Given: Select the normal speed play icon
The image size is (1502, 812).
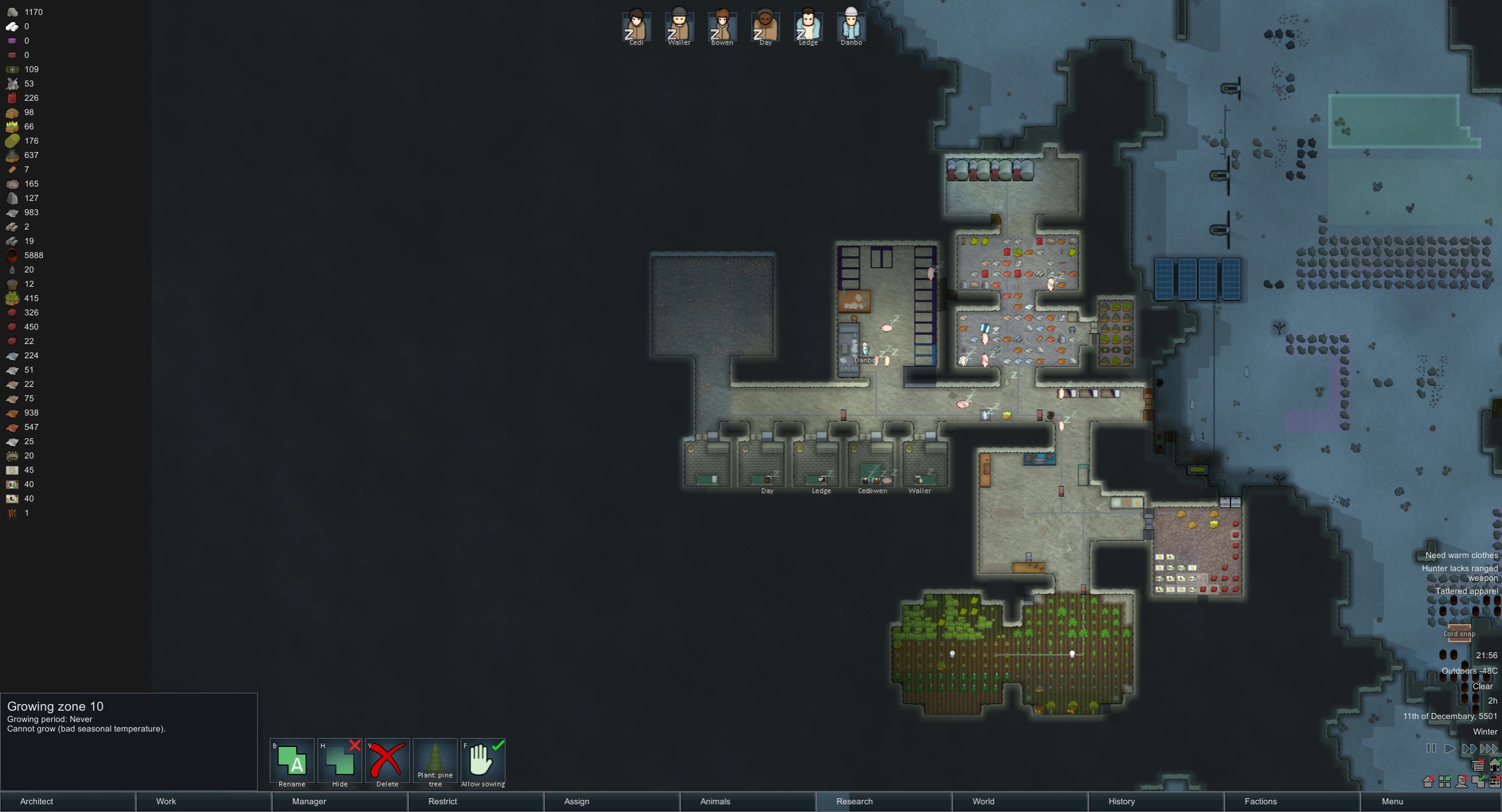Looking at the screenshot, I should point(1451,748).
